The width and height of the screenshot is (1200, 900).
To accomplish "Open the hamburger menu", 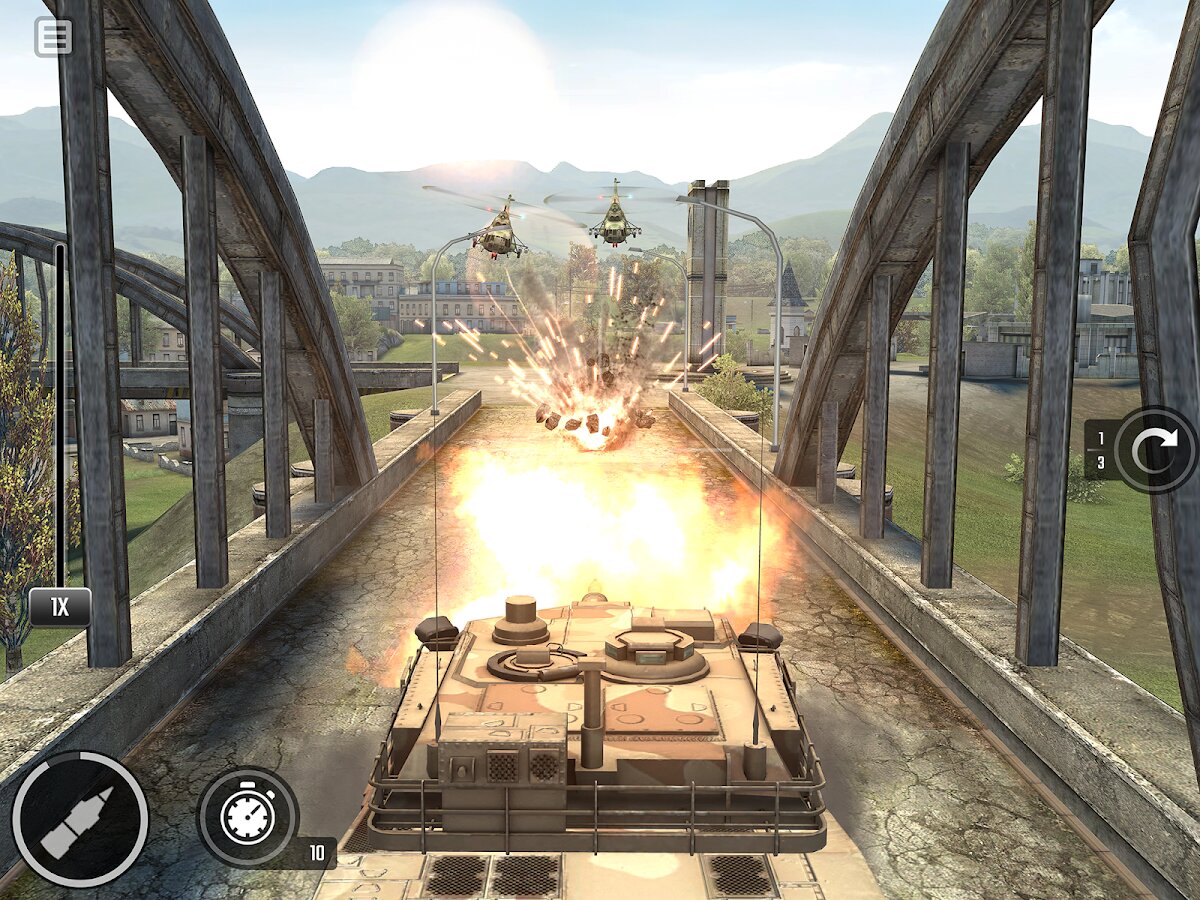I will point(53,37).
